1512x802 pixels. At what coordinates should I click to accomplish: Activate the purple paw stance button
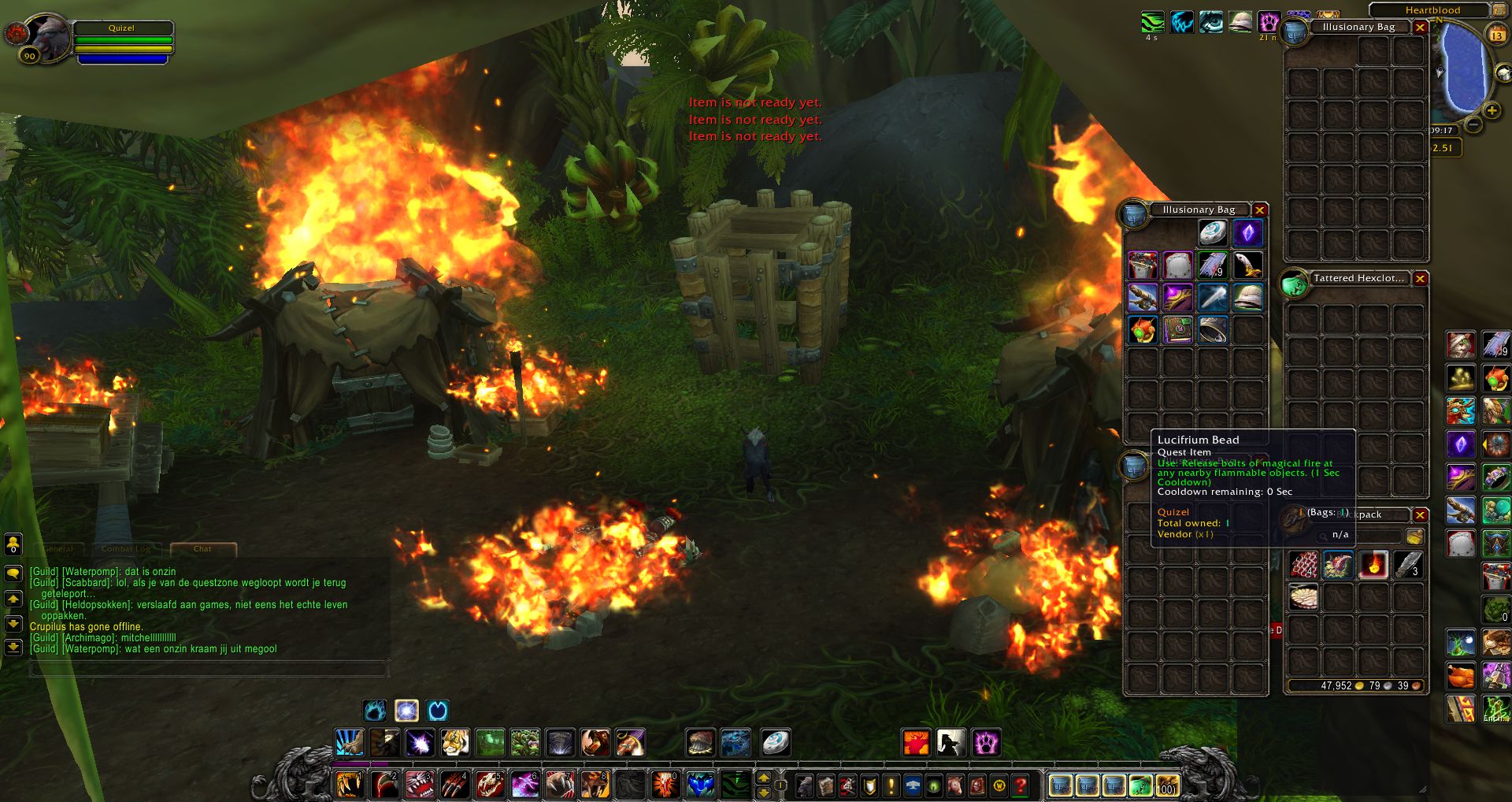985,742
